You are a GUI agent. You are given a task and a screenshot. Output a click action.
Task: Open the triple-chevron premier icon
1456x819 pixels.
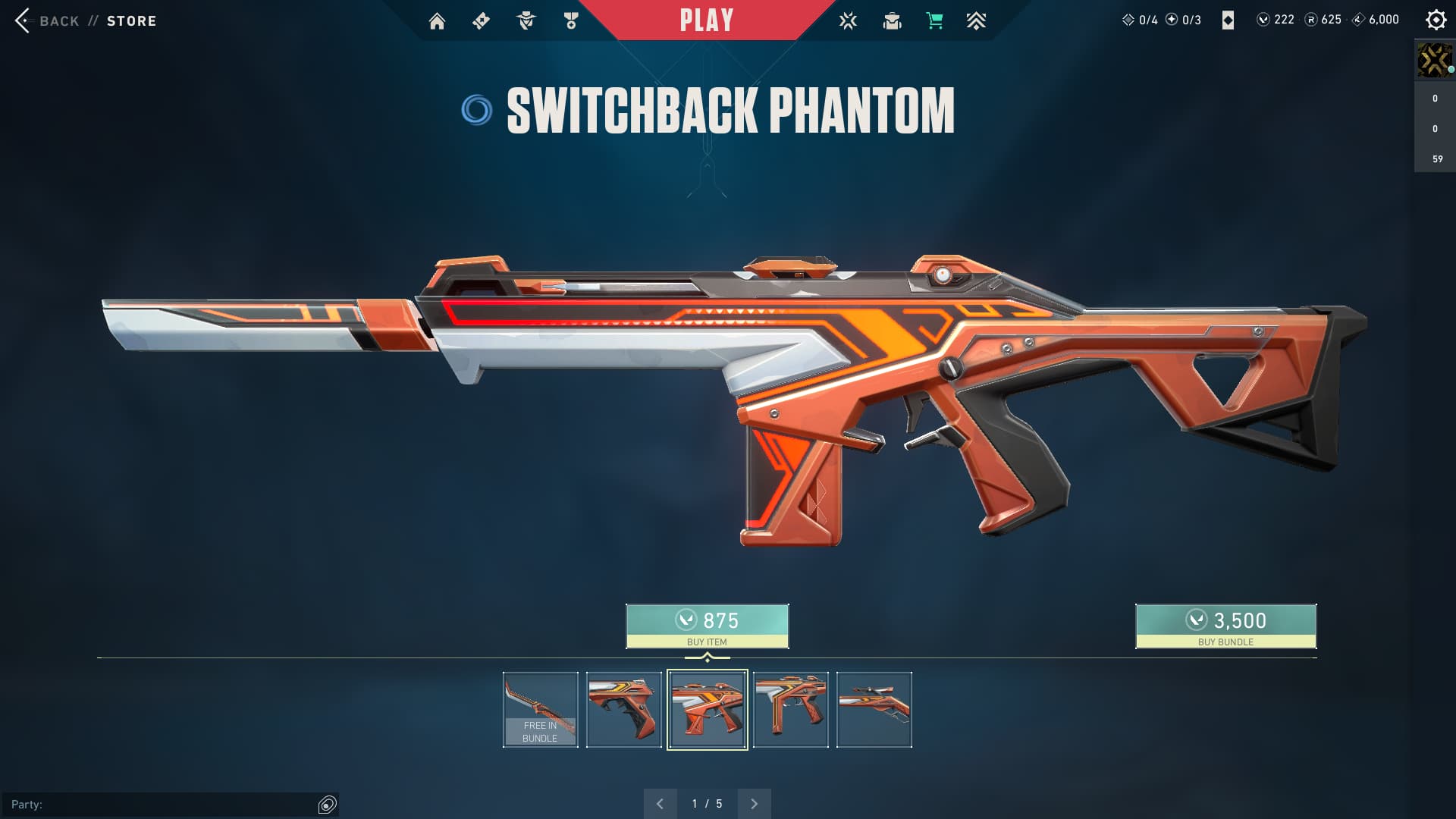click(976, 21)
